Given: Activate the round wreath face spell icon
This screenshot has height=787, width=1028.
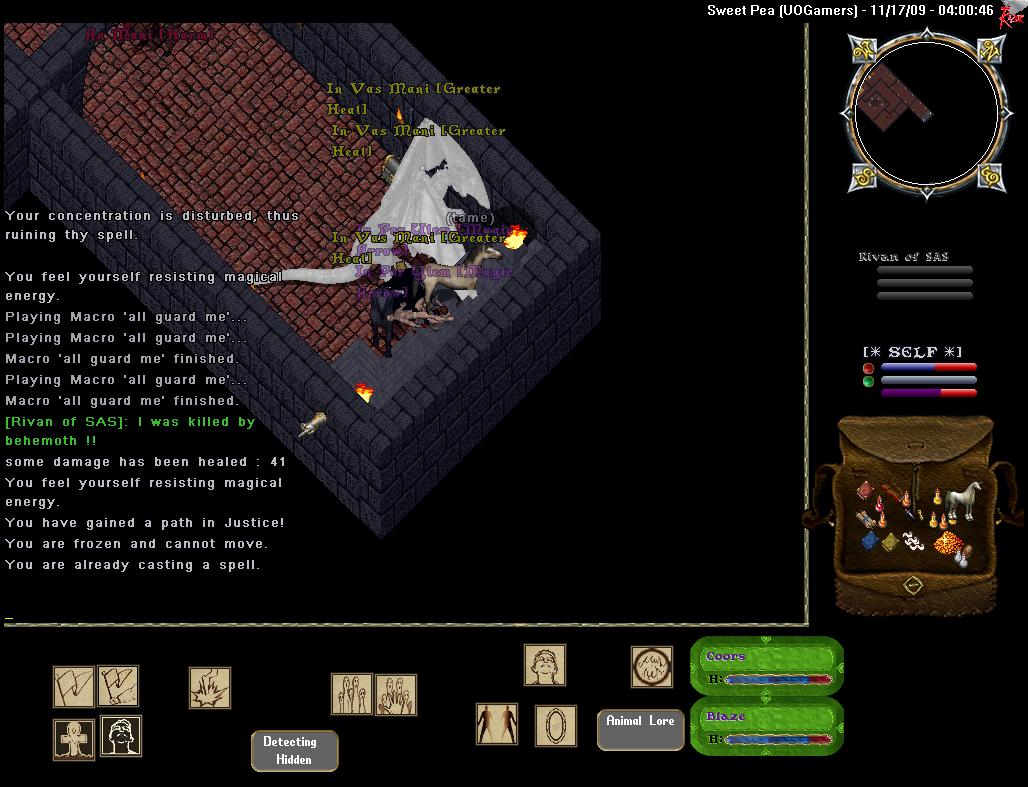Looking at the screenshot, I should (651, 667).
